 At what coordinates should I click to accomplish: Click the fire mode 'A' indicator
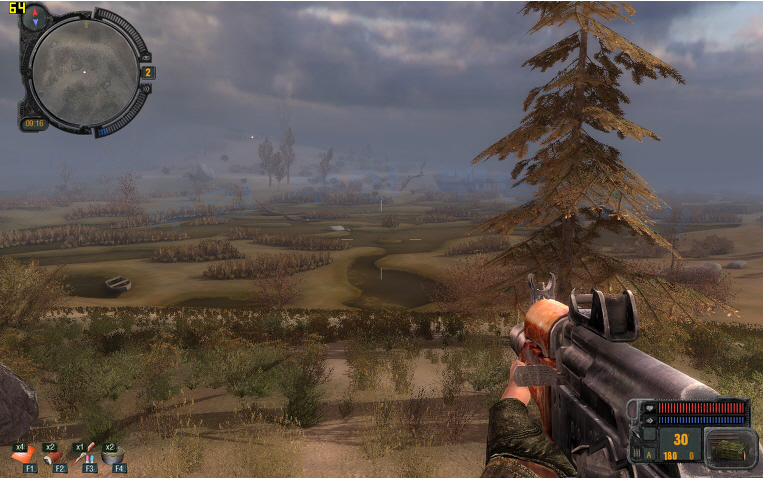[649, 454]
